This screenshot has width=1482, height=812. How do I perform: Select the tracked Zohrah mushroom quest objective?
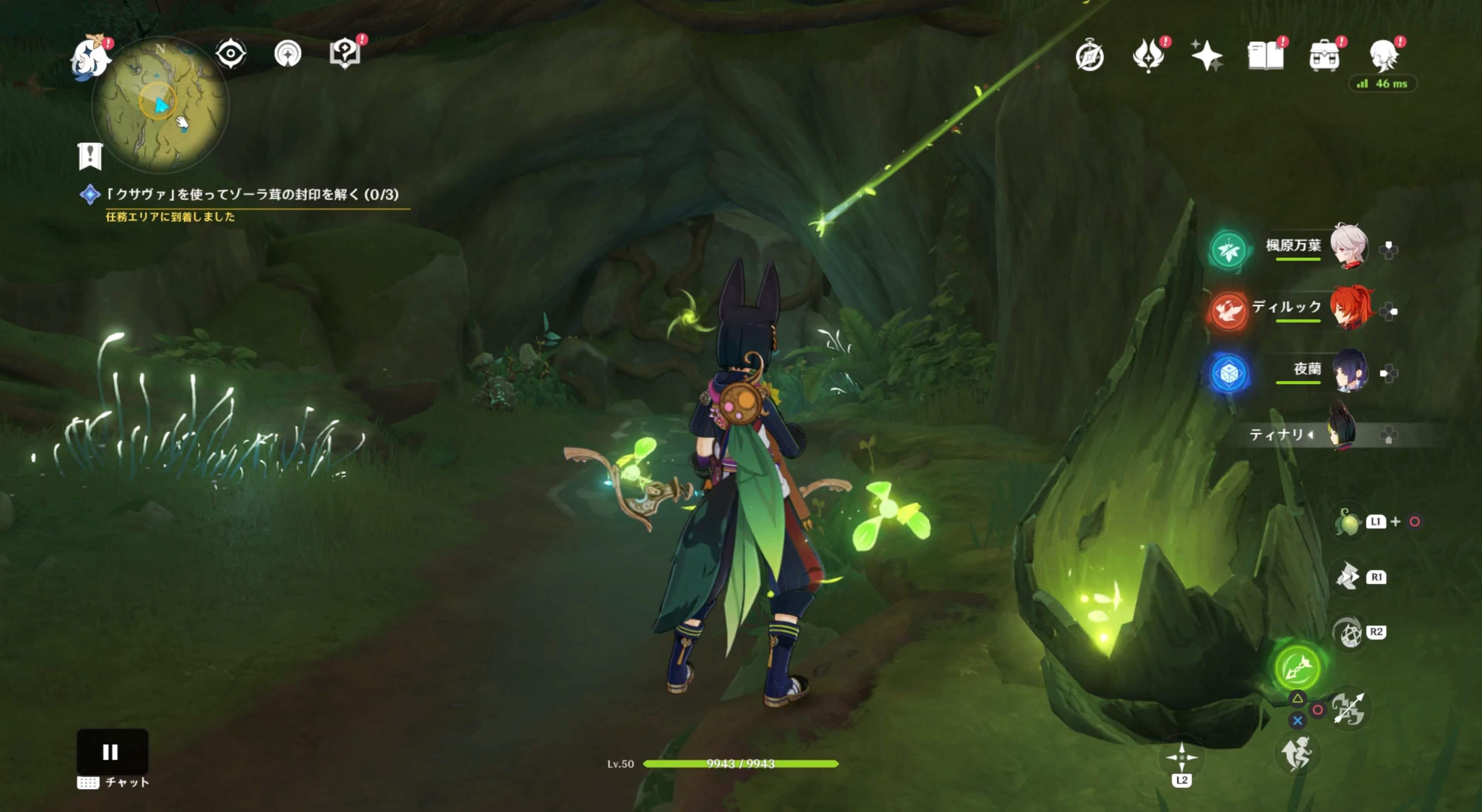click(x=252, y=194)
